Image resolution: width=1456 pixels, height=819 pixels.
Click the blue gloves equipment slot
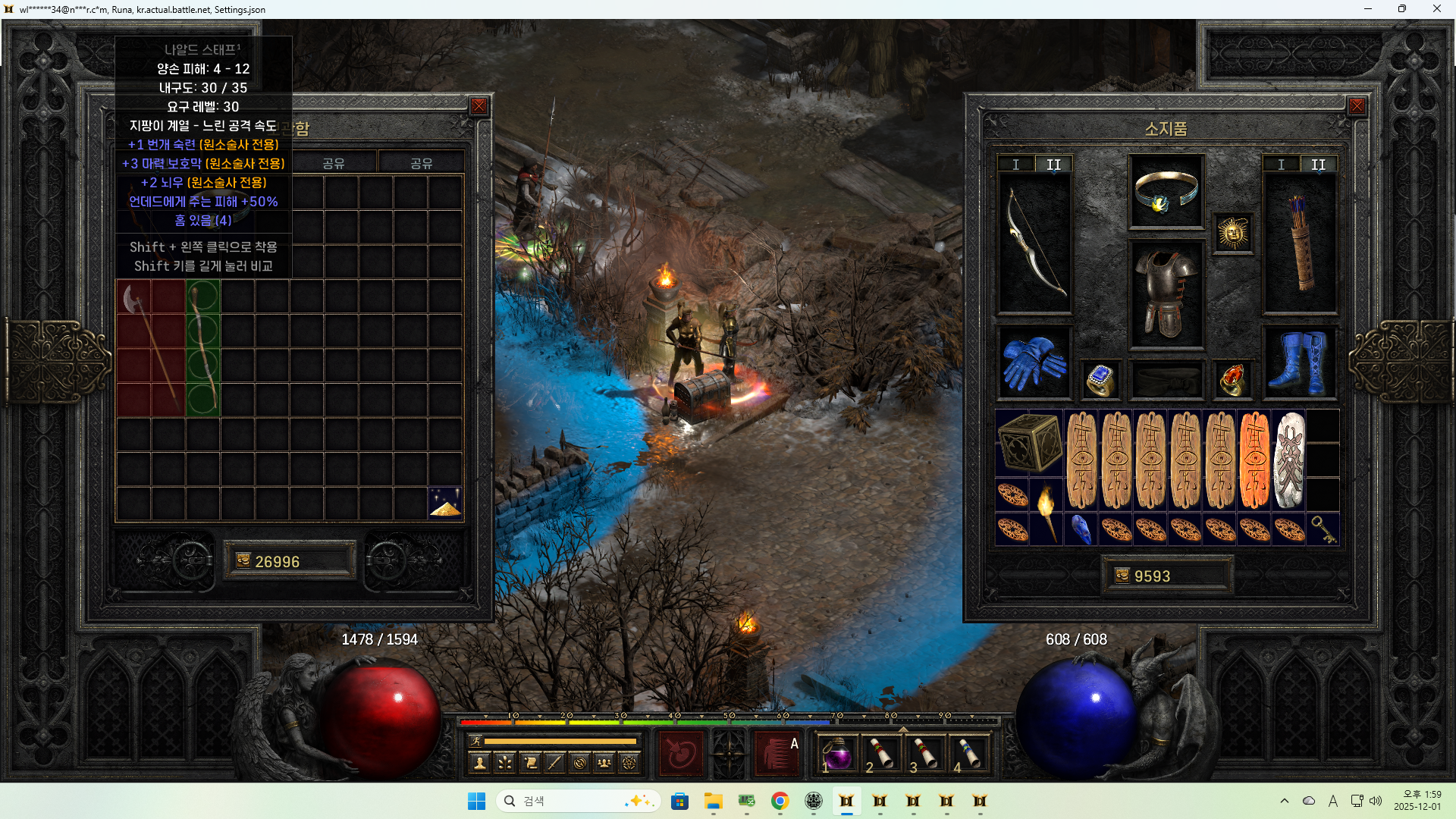pos(1034,362)
